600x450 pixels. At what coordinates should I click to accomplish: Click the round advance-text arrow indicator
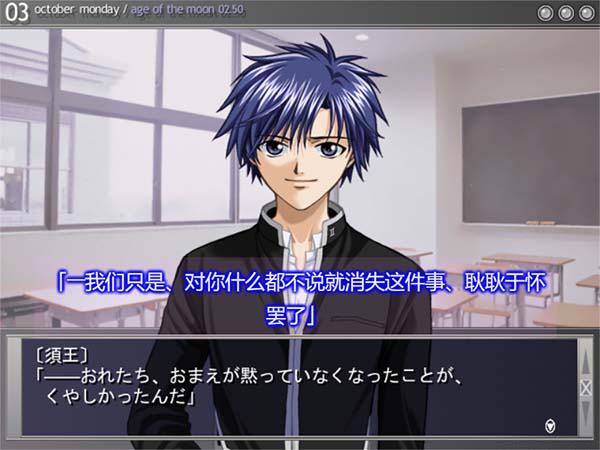(x=550, y=426)
